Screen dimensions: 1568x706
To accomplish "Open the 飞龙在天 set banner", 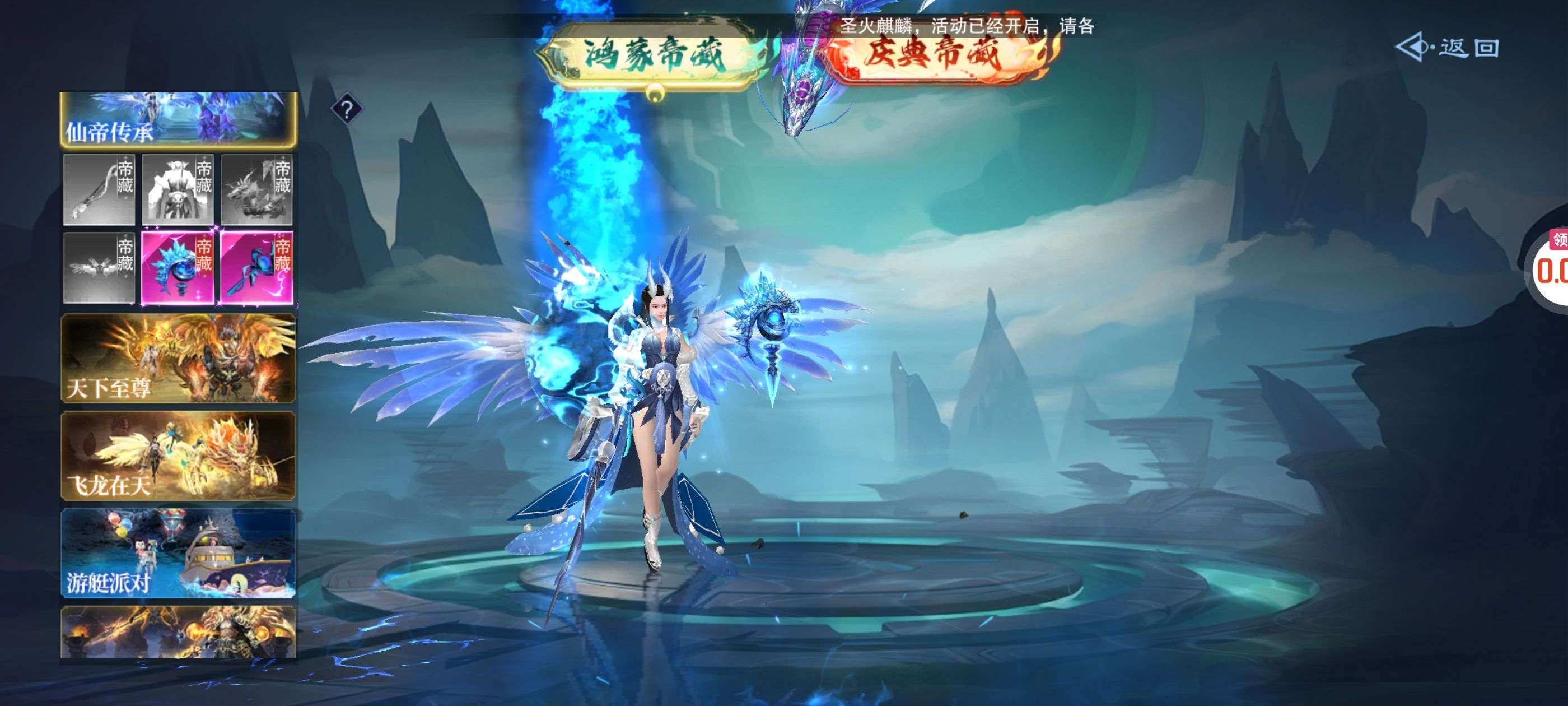I will [178, 456].
